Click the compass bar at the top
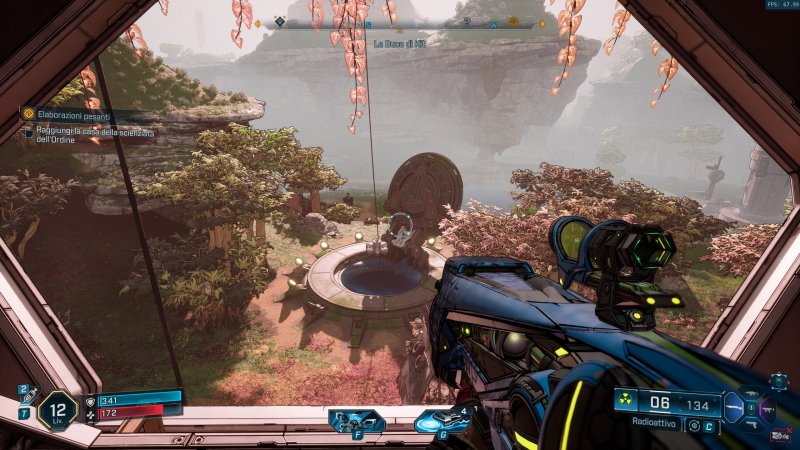Viewport: 800px width, 450px height. point(400,23)
